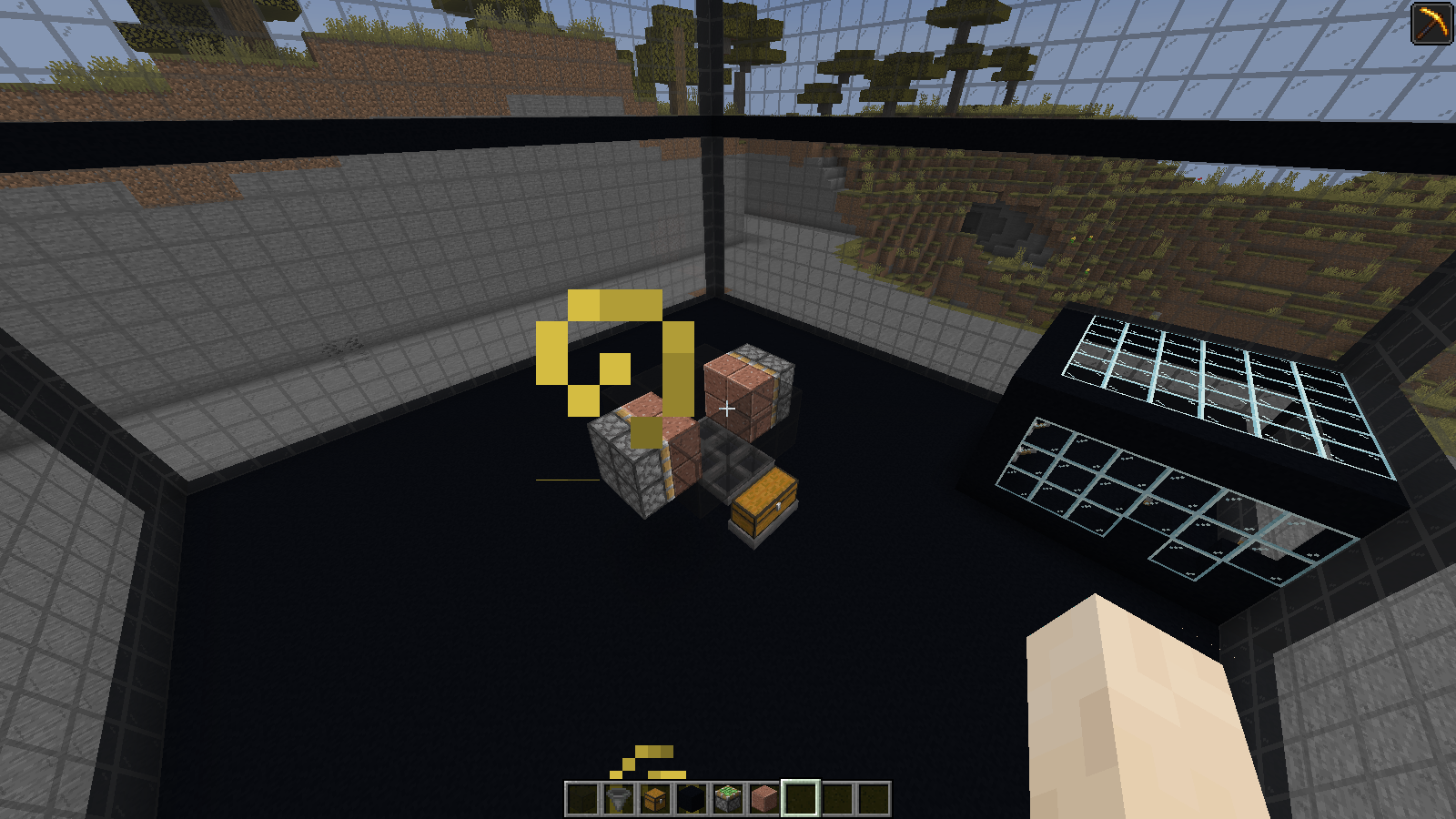The width and height of the screenshot is (1456, 819).
Task: Click the eighth hotbar slot
Action: pyautogui.click(x=835, y=796)
